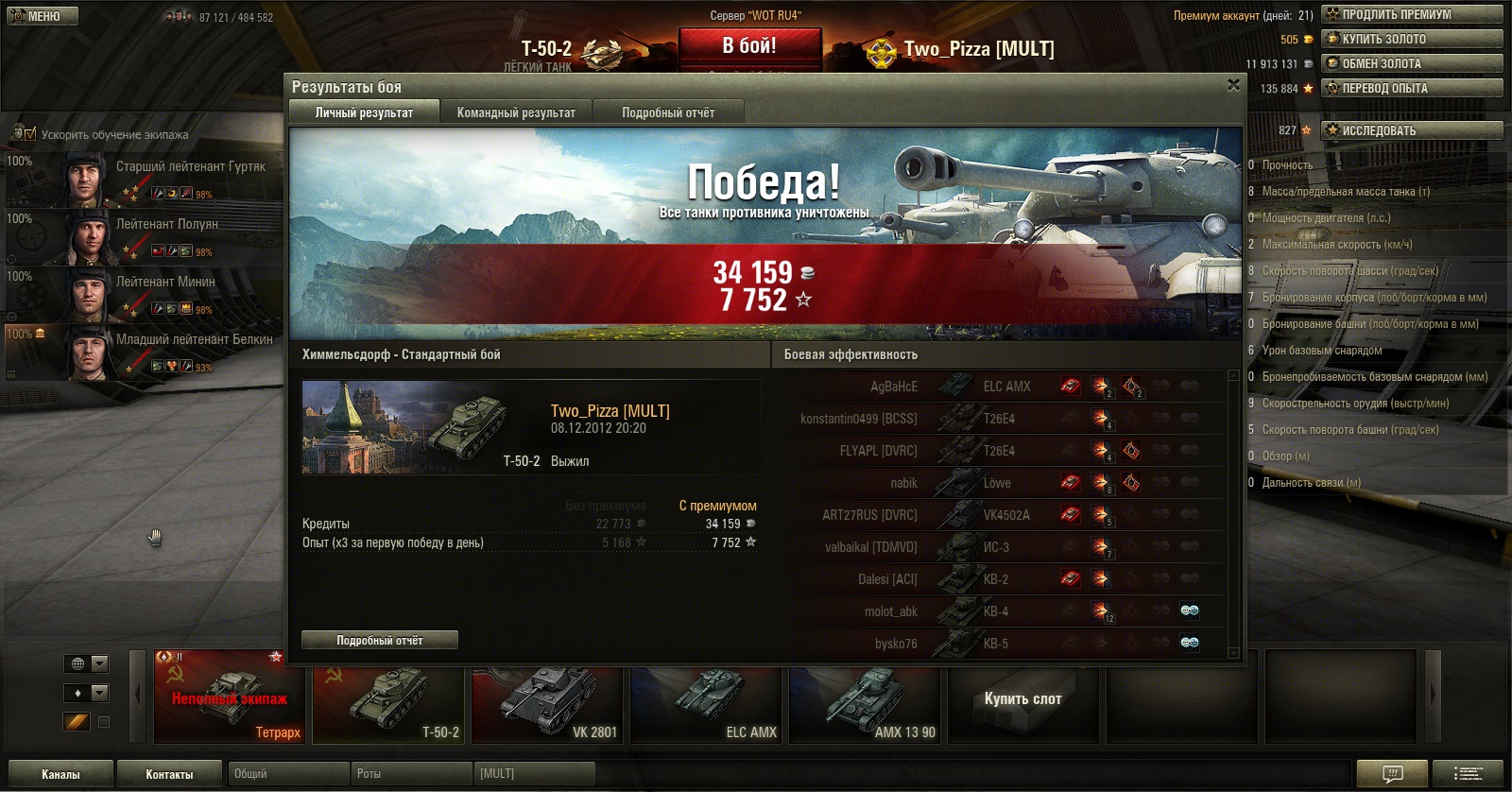Image resolution: width=1512 pixels, height=792 pixels.
Task: Select the AMX 13 90 tank
Action: (866, 704)
